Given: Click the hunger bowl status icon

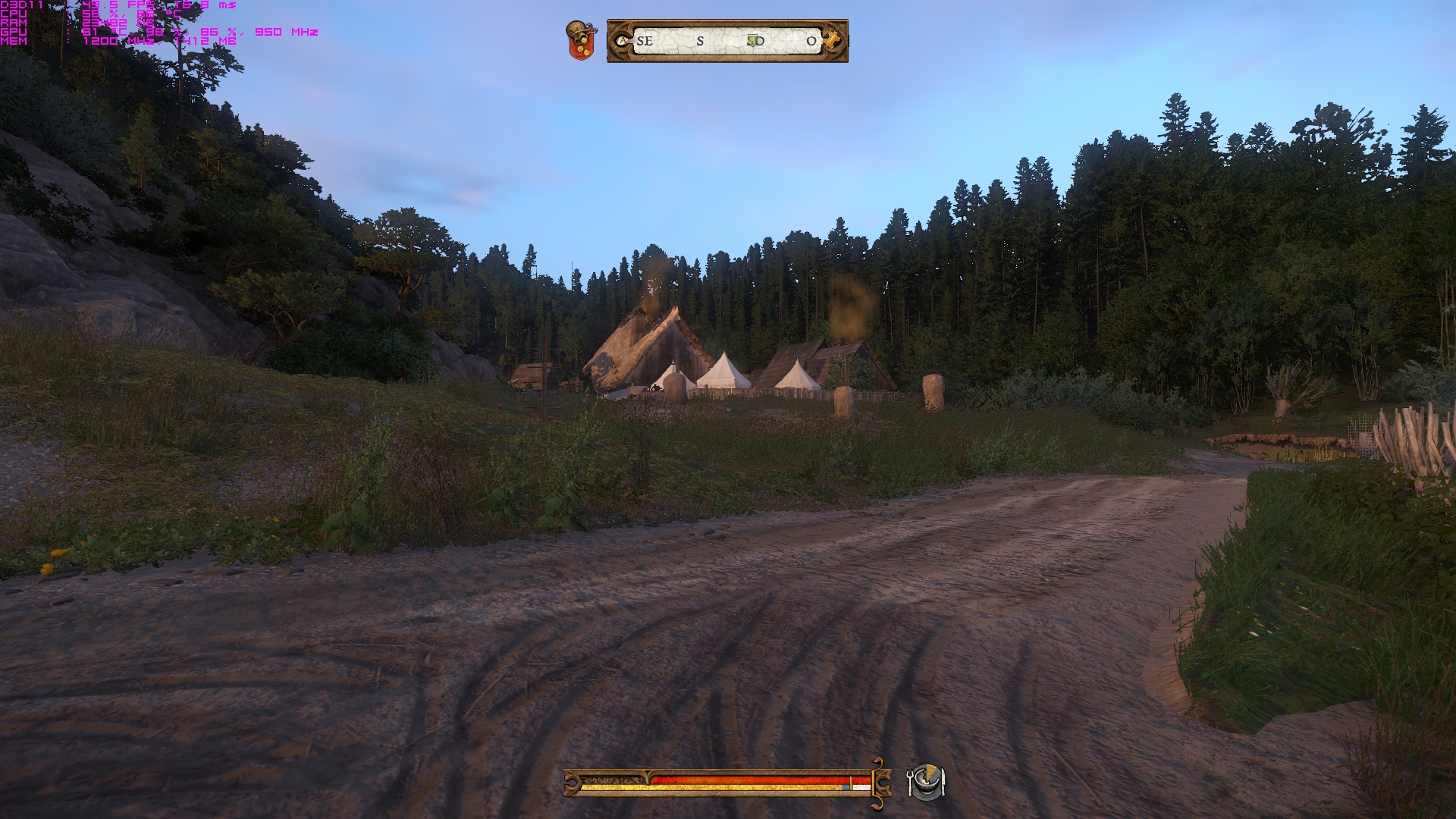Looking at the screenshot, I should [x=926, y=782].
